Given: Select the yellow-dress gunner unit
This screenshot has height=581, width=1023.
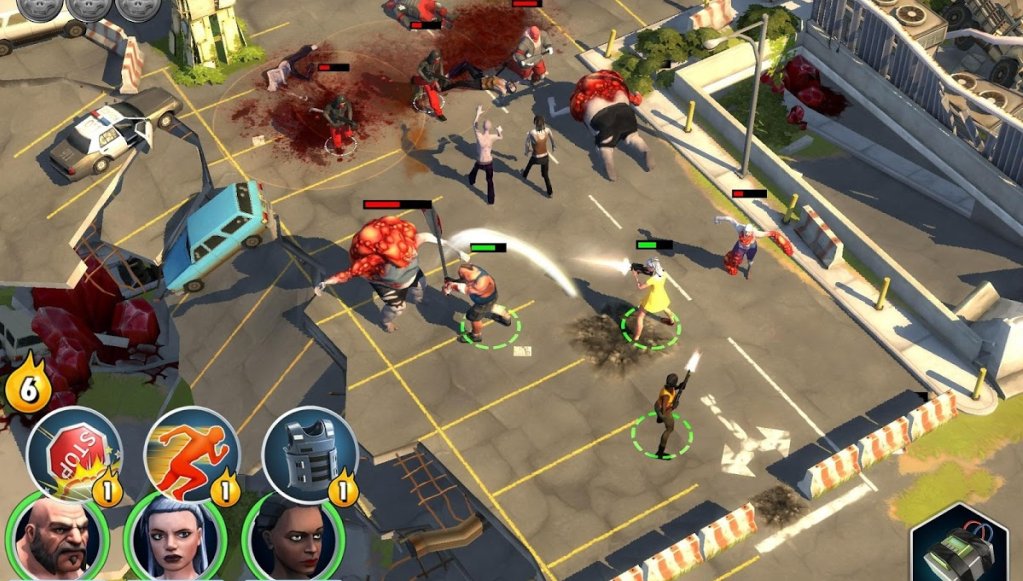Looking at the screenshot, I should tap(651, 295).
